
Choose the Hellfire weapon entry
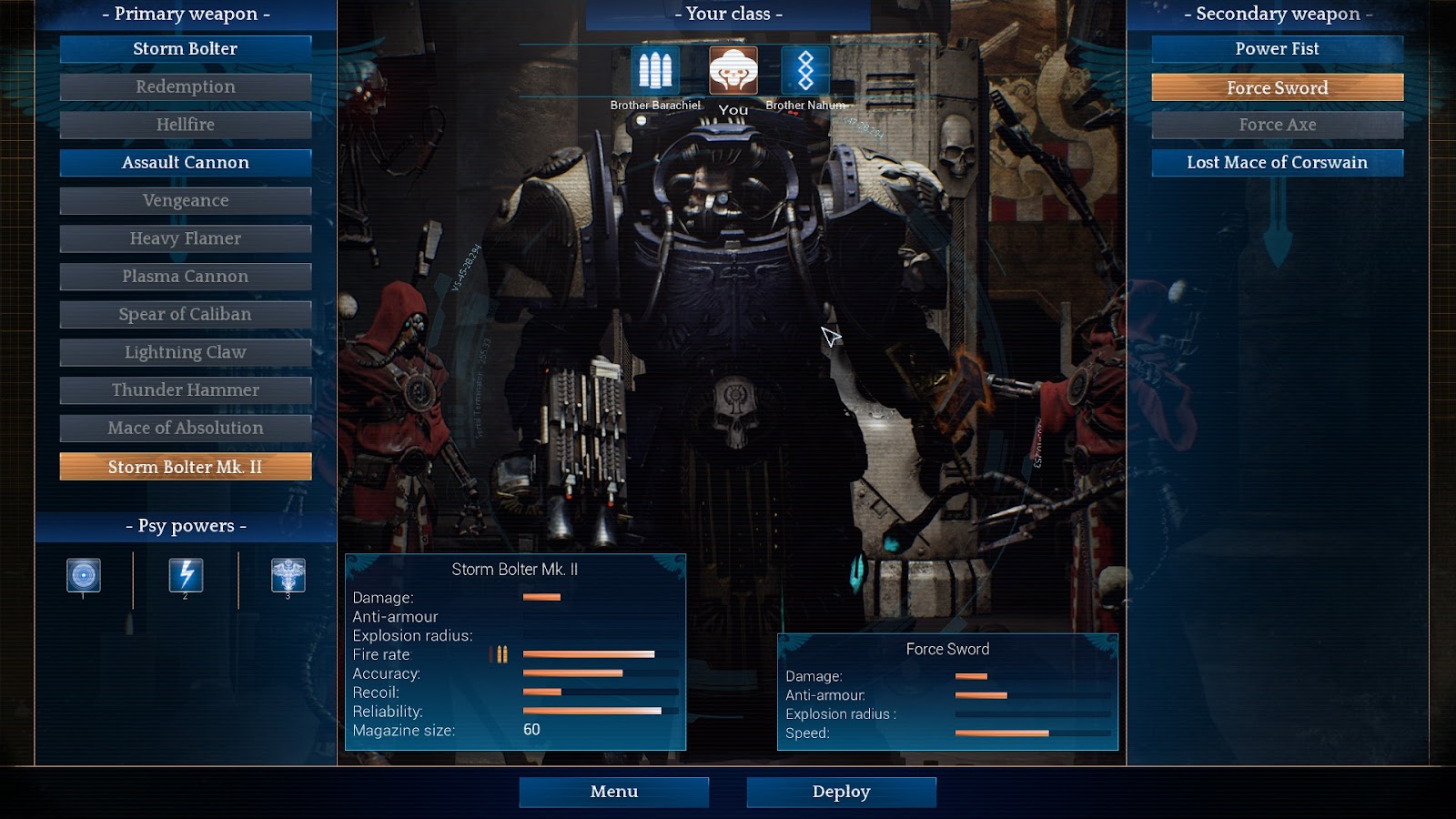[x=186, y=125]
